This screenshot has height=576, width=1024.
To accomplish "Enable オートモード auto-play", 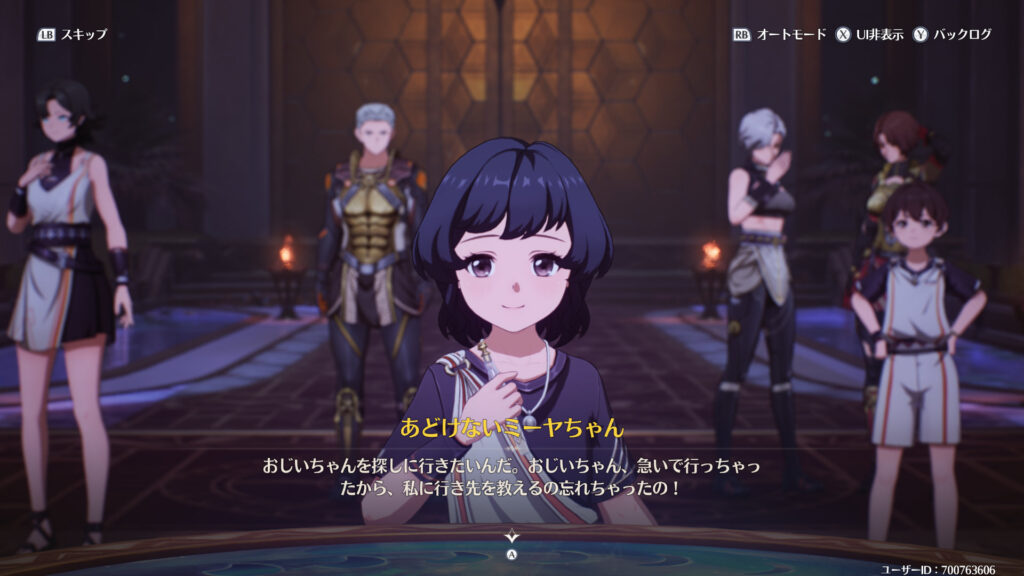I will coord(780,34).
